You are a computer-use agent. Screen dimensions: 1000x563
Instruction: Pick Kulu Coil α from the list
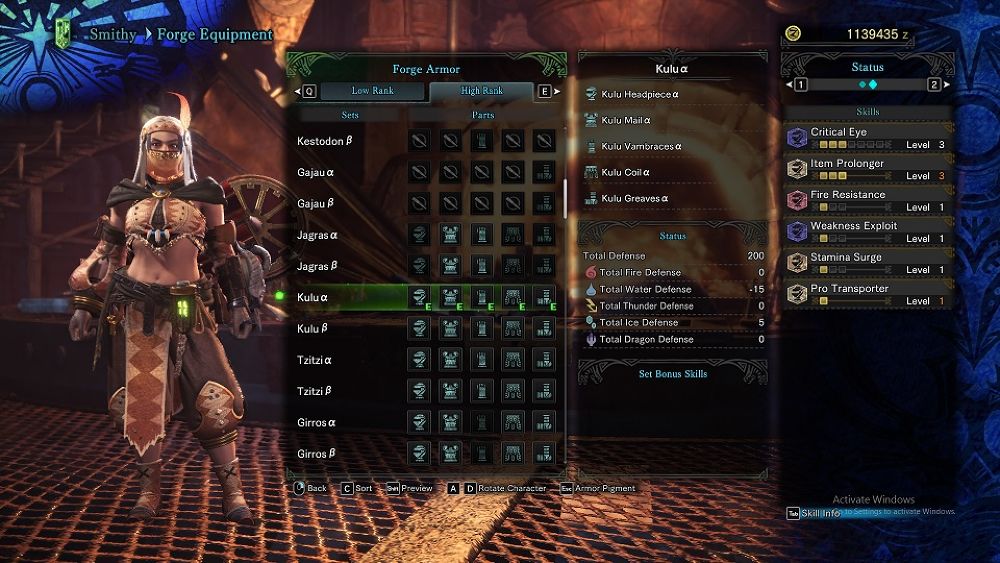[x=625, y=173]
